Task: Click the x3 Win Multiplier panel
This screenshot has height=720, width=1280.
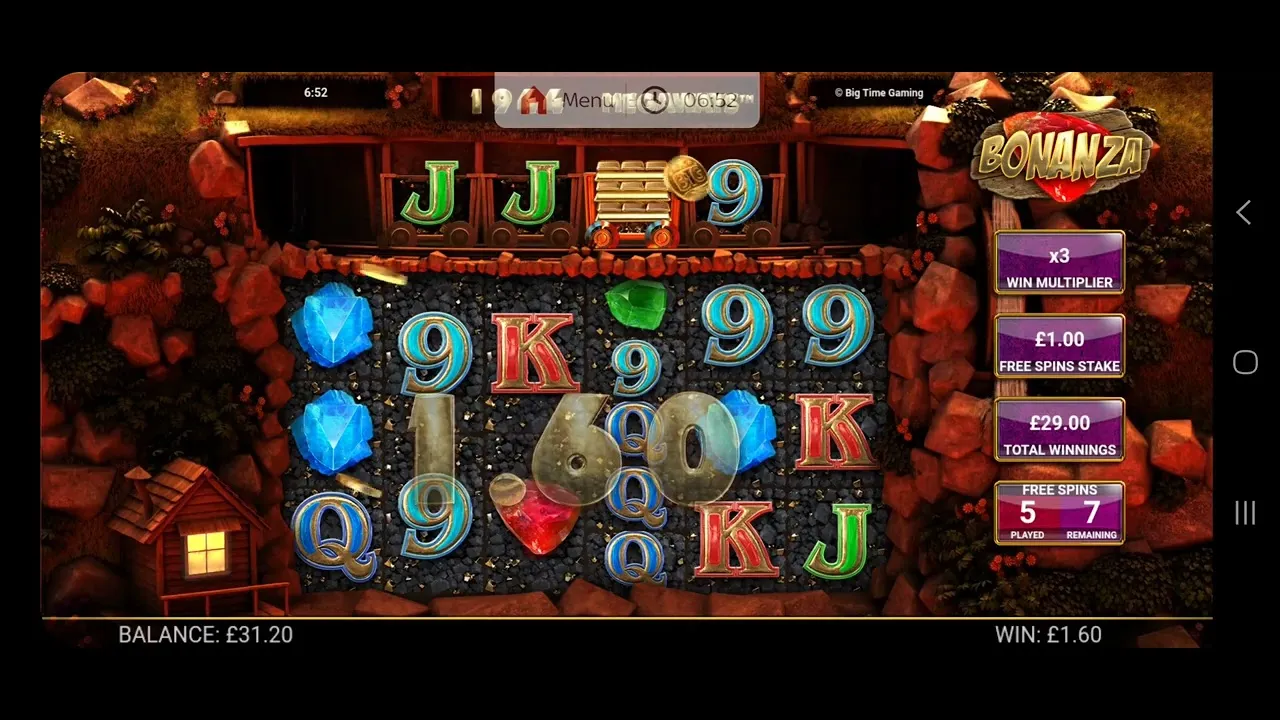Action: pyautogui.click(x=1059, y=262)
